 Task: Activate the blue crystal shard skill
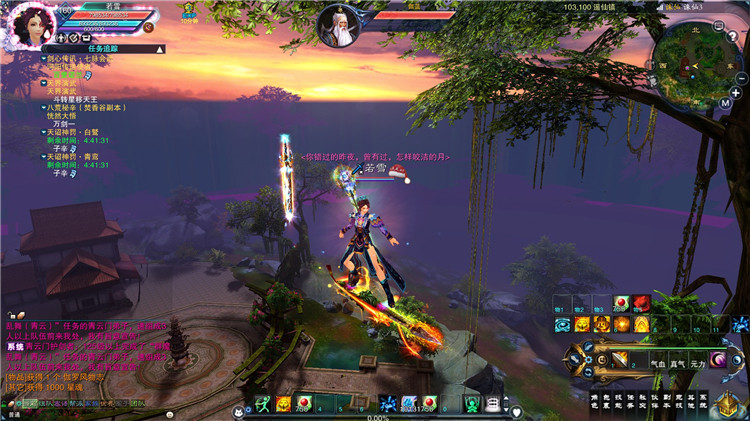point(740,324)
